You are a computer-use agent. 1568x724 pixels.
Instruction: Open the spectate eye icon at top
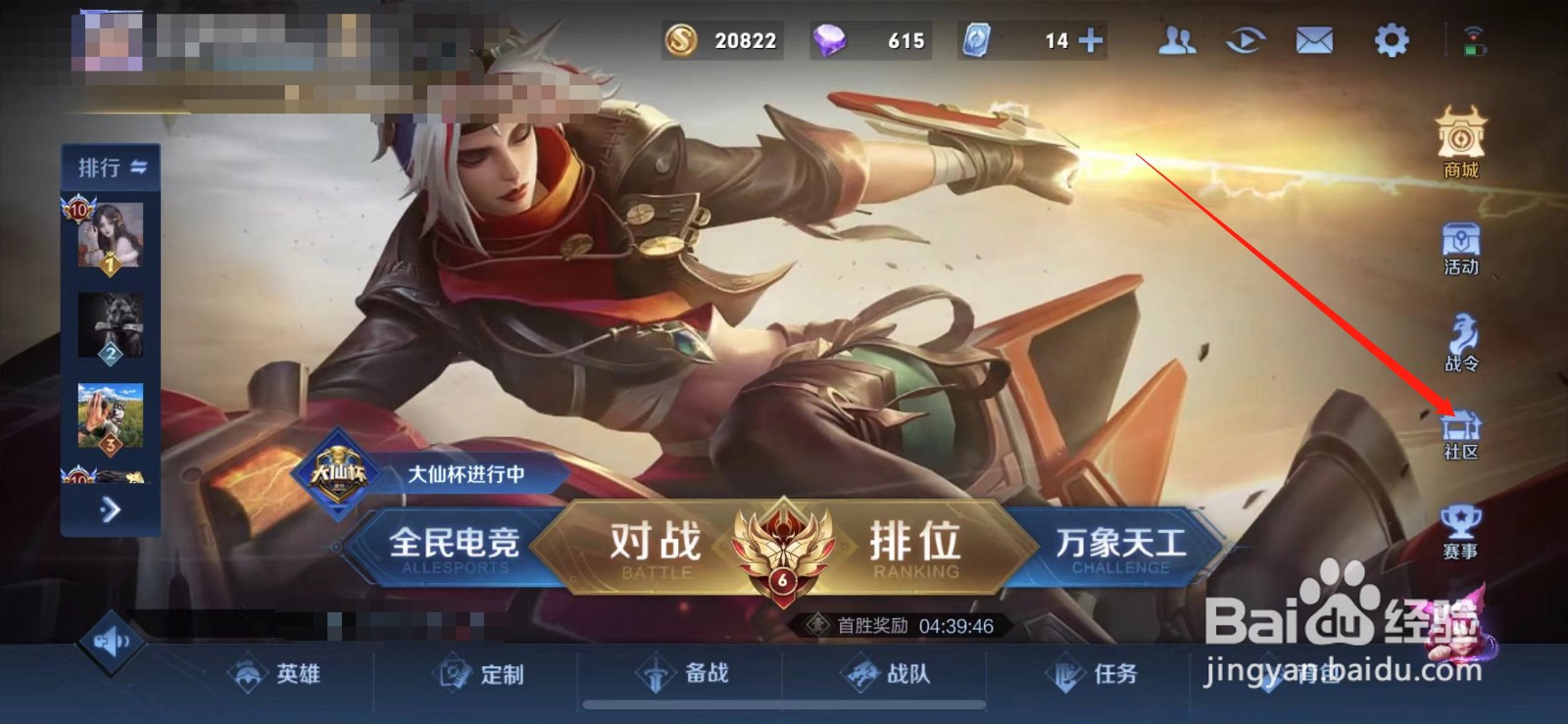point(1245,41)
